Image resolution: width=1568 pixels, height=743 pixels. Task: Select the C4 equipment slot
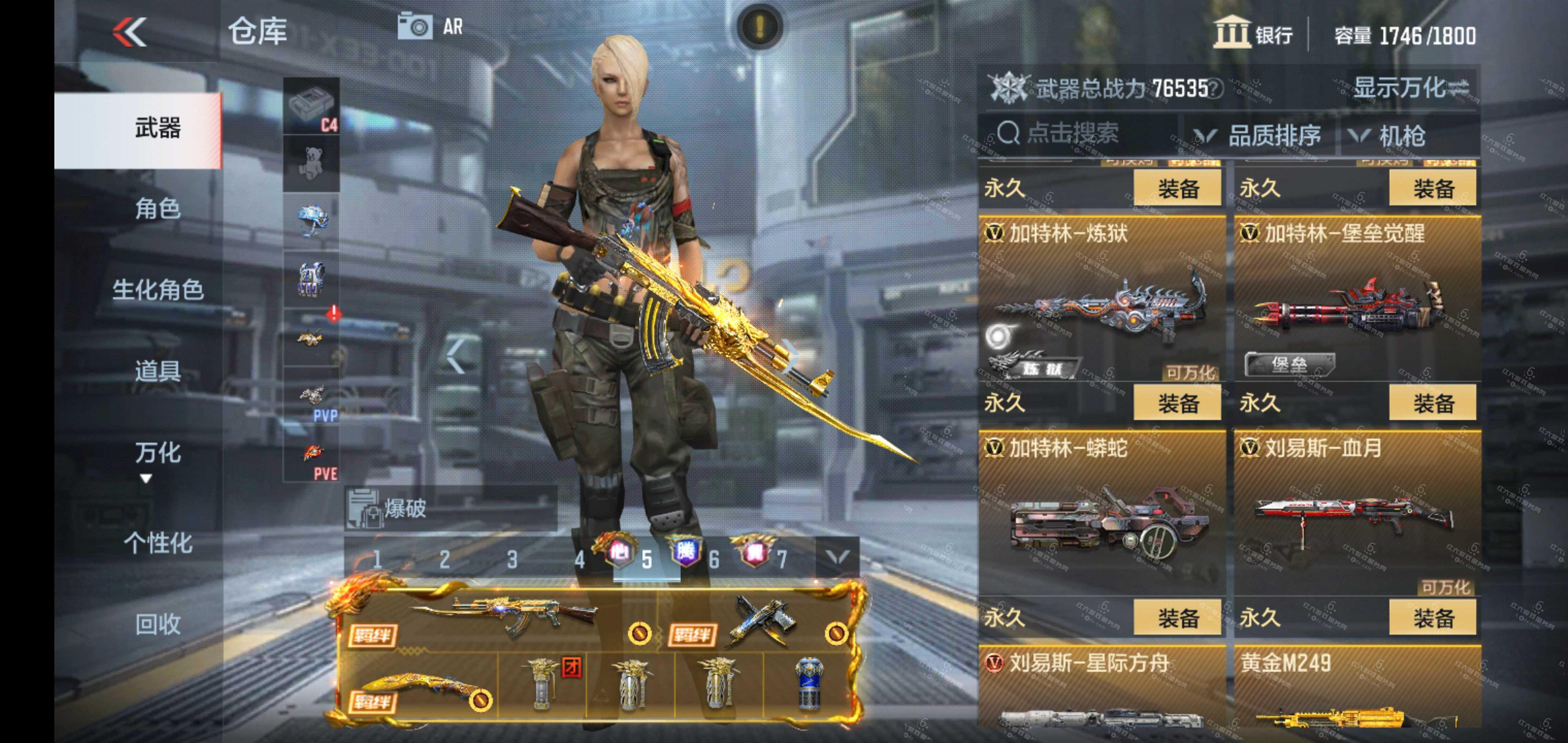311,106
